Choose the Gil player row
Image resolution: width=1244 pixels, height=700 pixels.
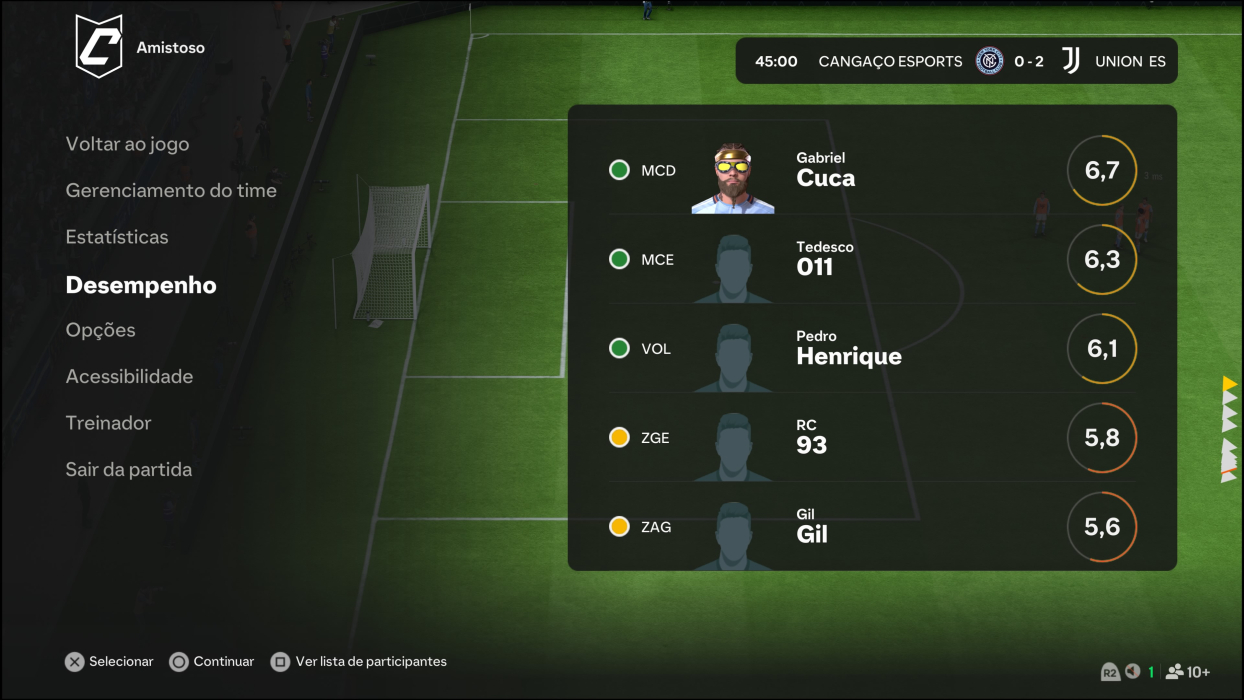tap(871, 527)
